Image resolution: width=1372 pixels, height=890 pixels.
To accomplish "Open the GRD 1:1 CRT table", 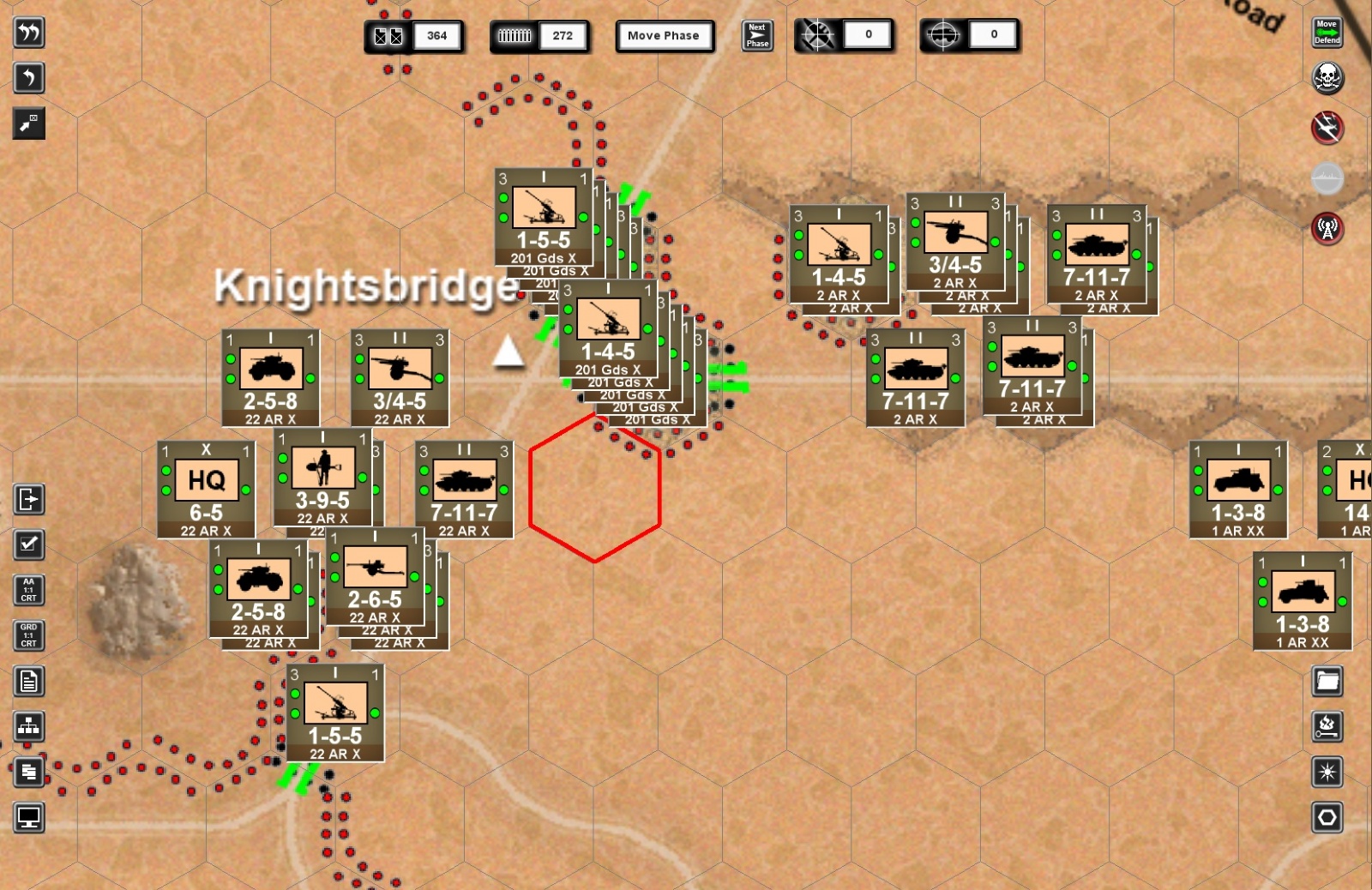I will coord(29,635).
